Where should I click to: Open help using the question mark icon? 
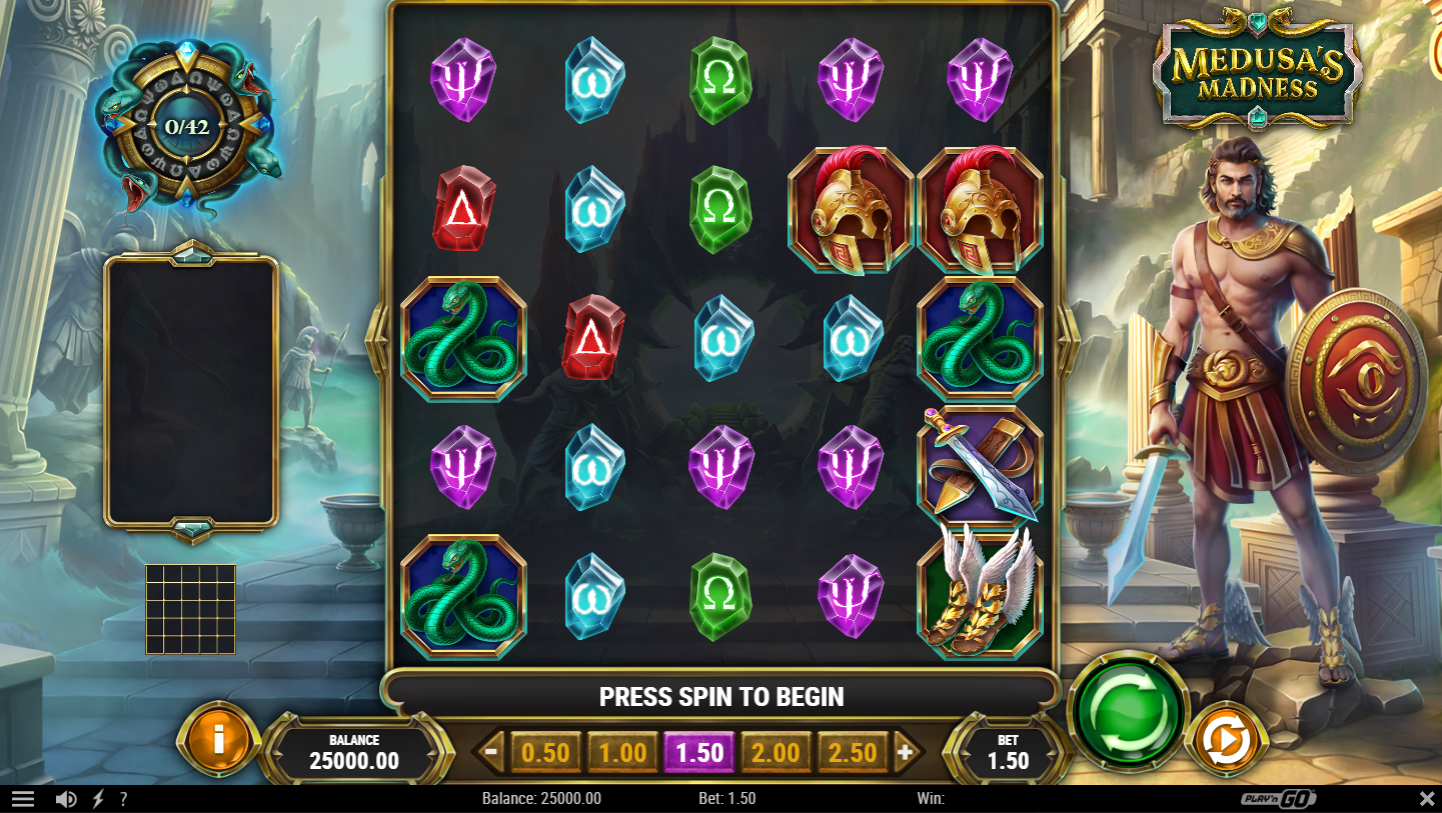(123, 797)
